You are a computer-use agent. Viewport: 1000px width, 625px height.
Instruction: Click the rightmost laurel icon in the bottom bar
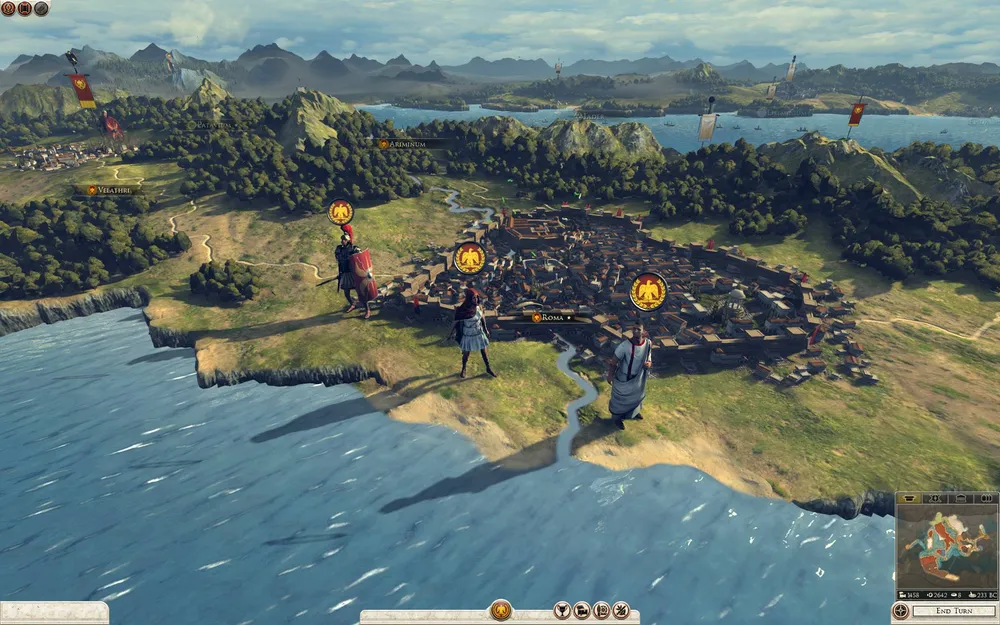(x=621, y=610)
